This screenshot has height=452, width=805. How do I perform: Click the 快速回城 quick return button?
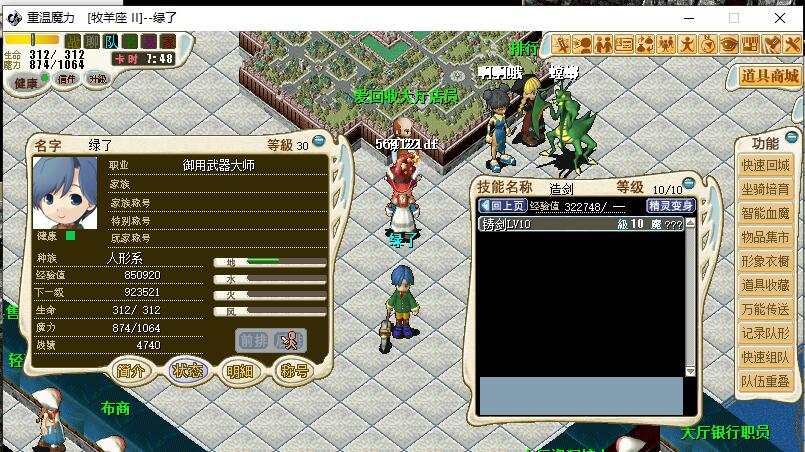click(765, 165)
